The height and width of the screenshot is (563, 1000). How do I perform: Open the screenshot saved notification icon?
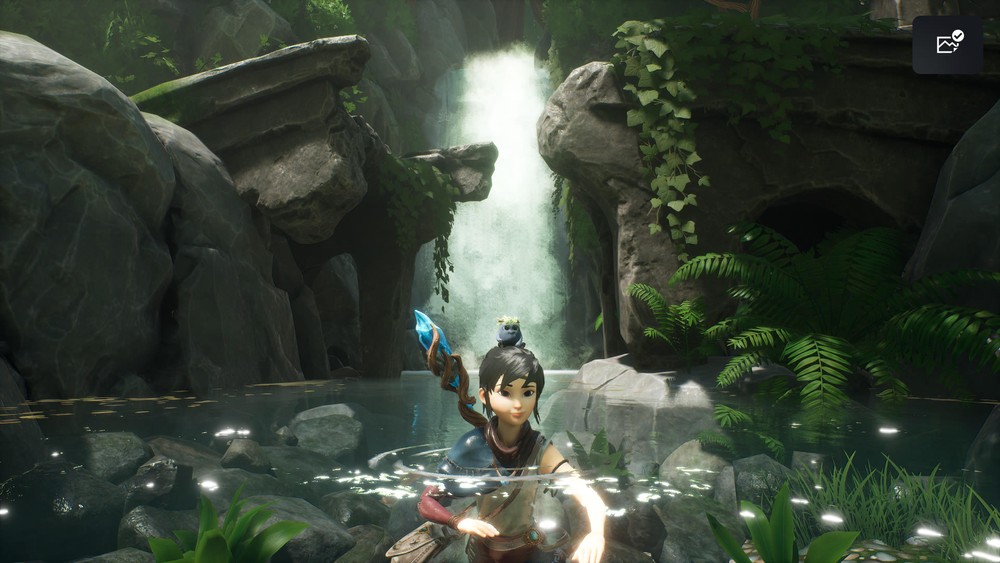pos(947,44)
